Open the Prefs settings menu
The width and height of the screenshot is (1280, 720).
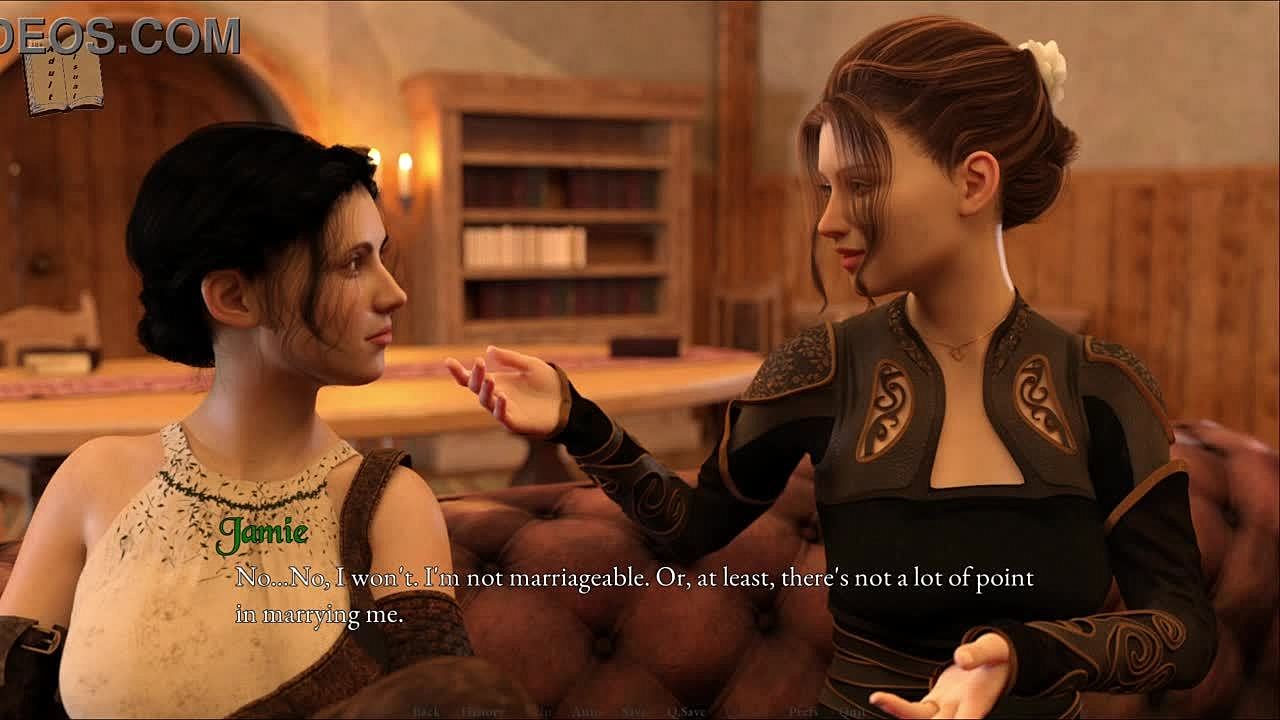click(x=803, y=712)
